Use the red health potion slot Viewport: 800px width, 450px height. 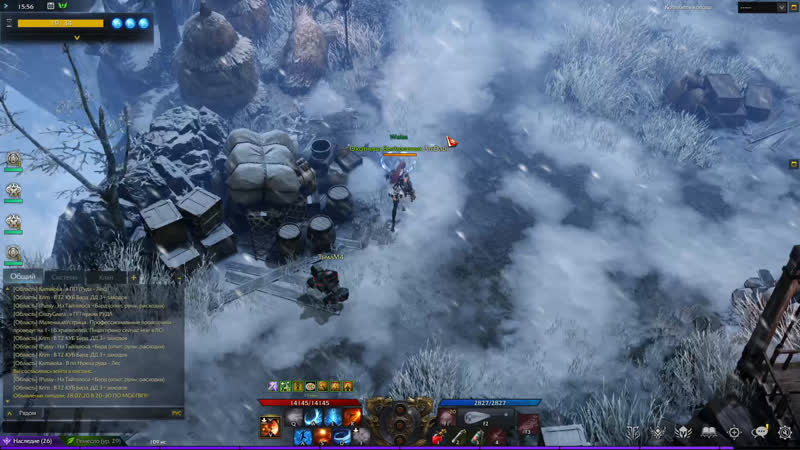click(436, 435)
